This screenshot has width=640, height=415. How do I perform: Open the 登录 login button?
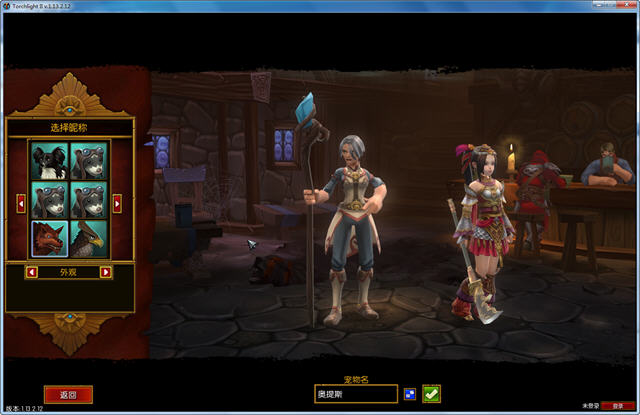[618, 407]
